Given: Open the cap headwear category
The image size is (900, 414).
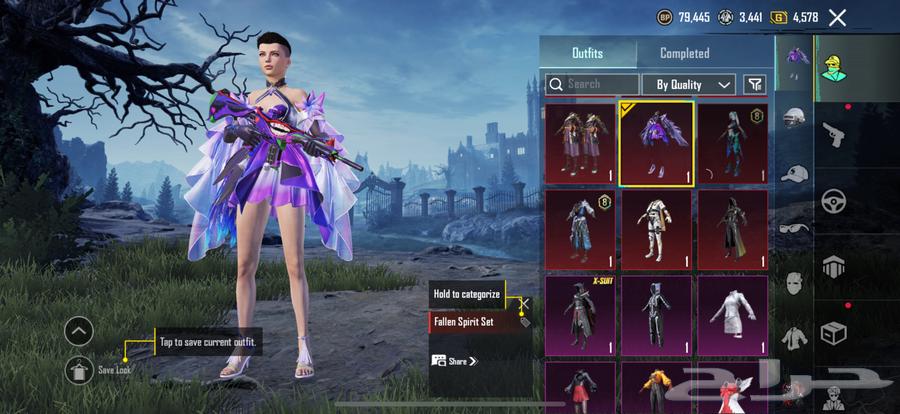Looking at the screenshot, I should point(795,174).
